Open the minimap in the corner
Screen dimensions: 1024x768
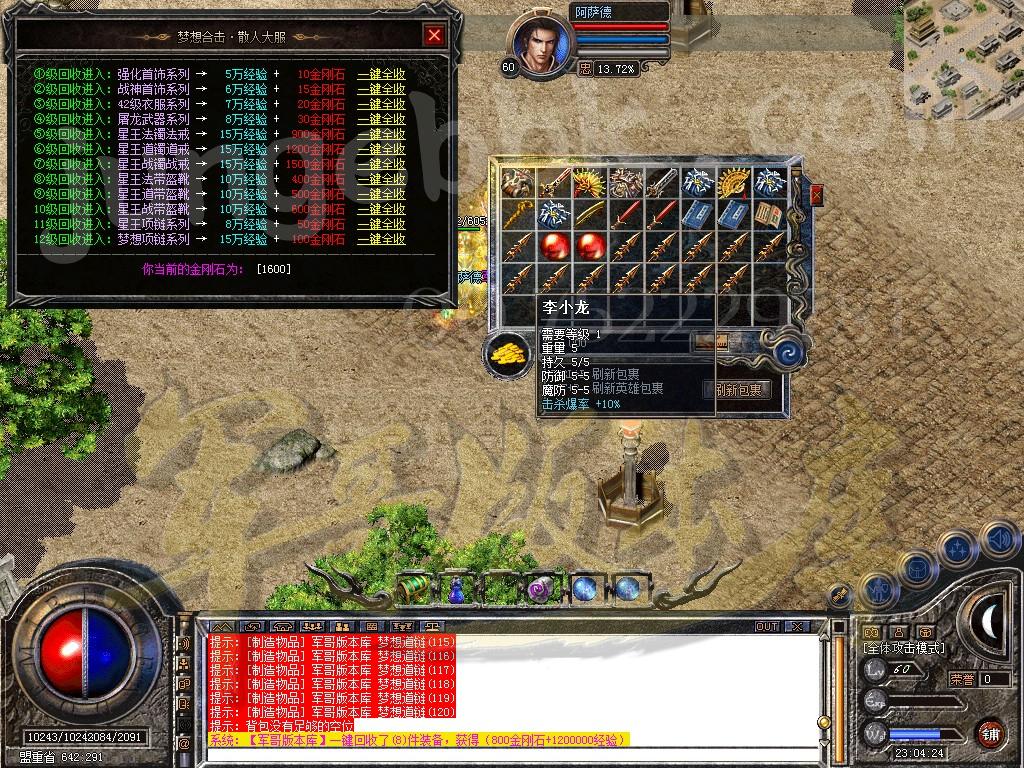click(x=963, y=58)
